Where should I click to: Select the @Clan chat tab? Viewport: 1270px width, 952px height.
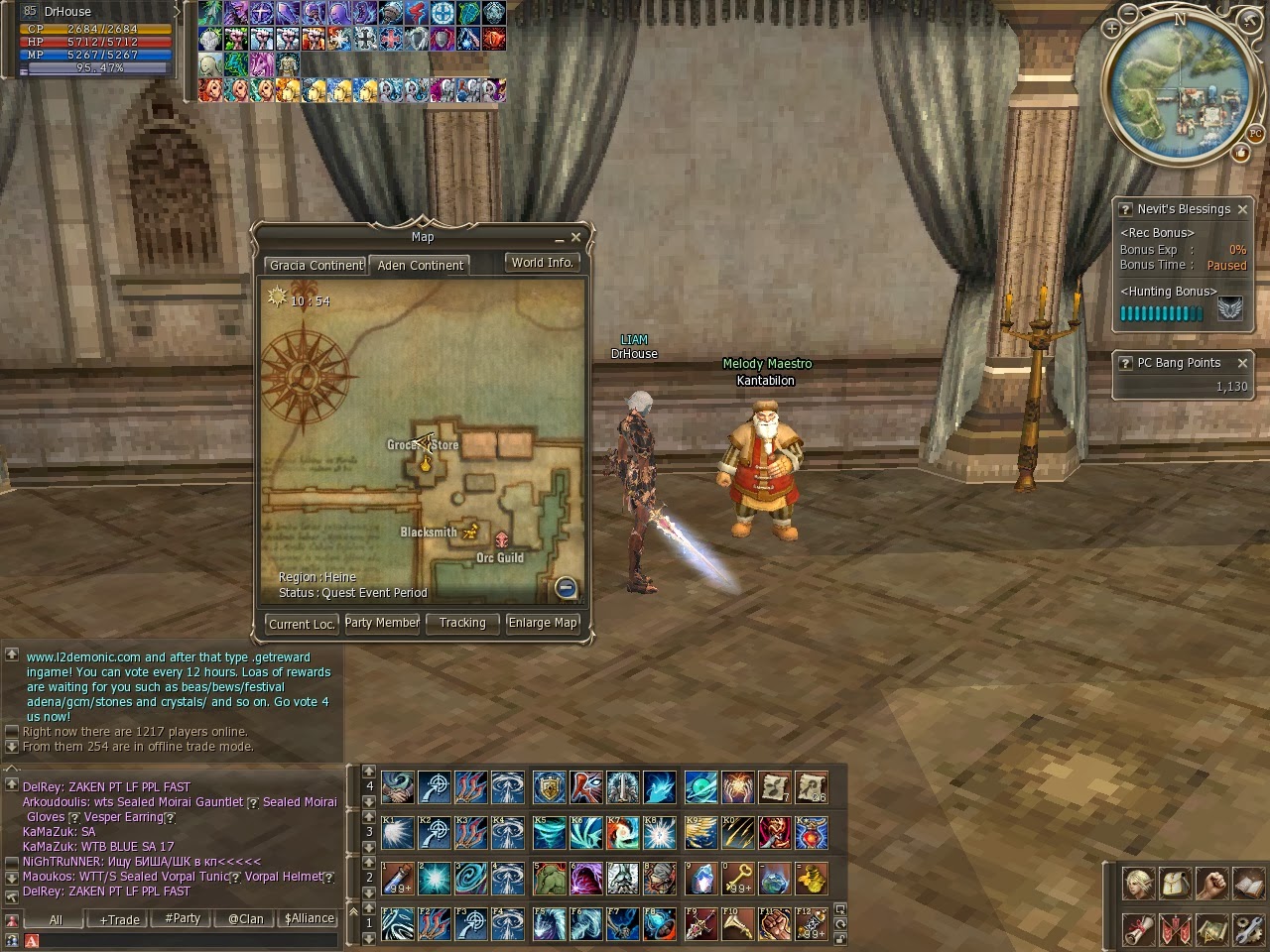coord(244,918)
